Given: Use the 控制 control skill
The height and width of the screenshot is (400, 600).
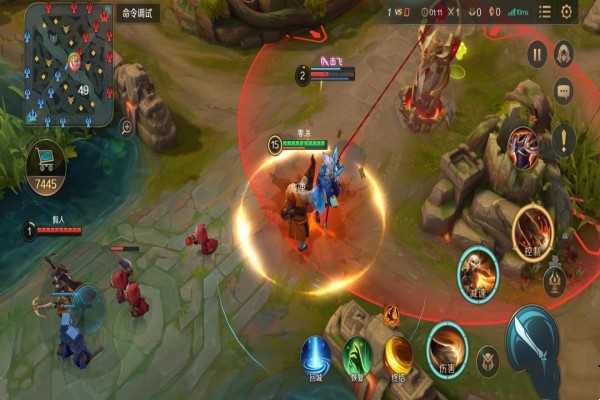Looking at the screenshot, I should click(x=531, y=232).
